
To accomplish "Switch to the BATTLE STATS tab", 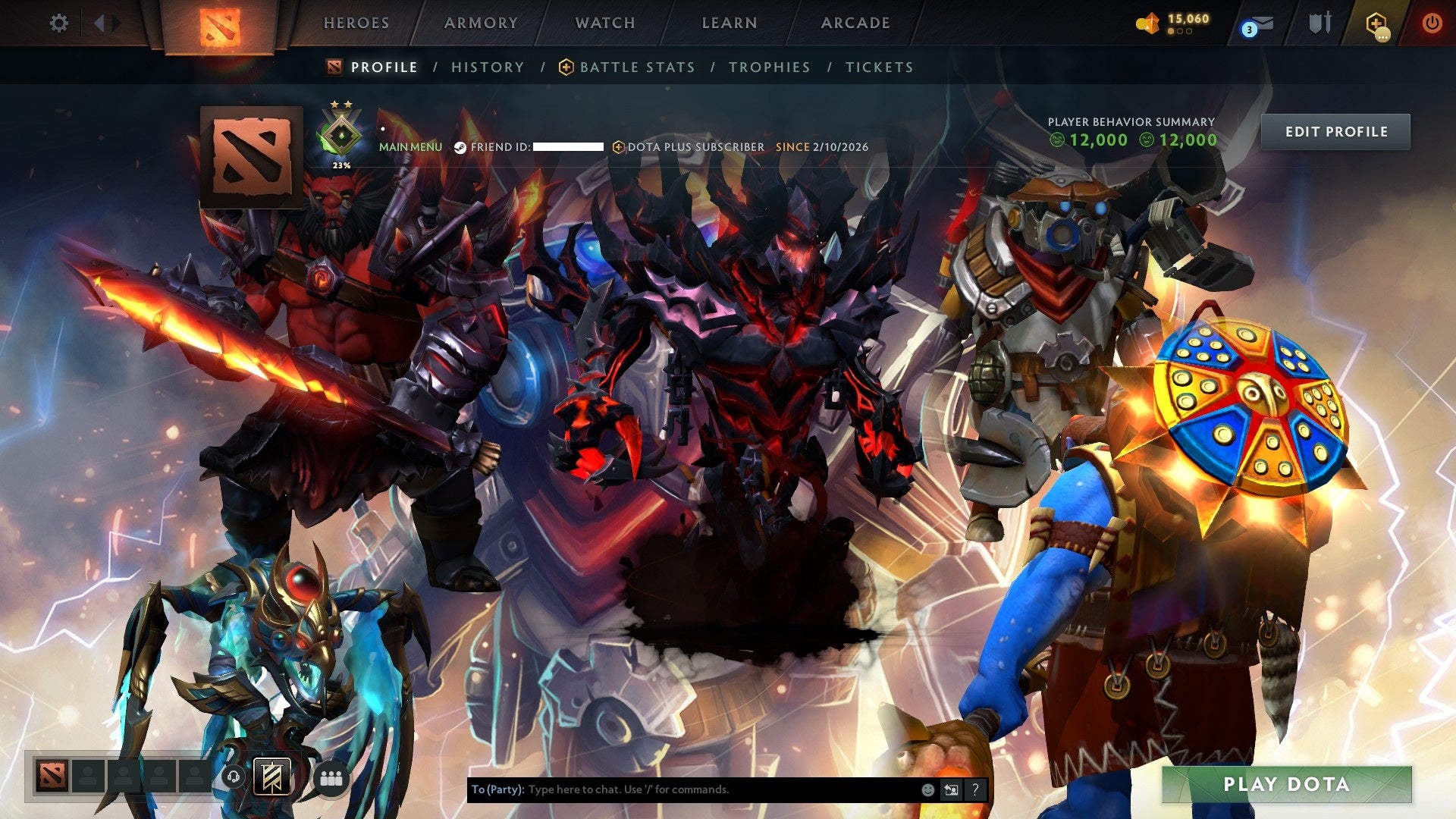I will [636, 67].
